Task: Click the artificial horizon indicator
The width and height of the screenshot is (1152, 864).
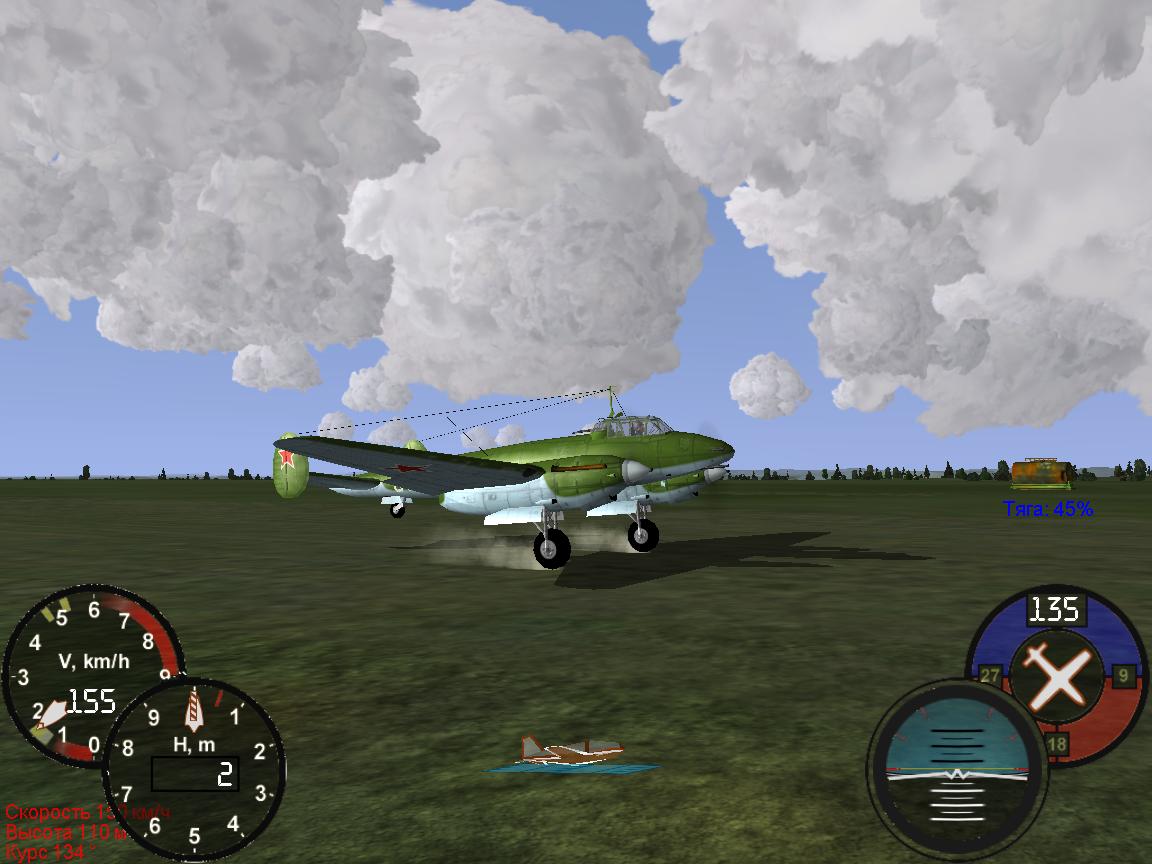Action: coord(957,770)
